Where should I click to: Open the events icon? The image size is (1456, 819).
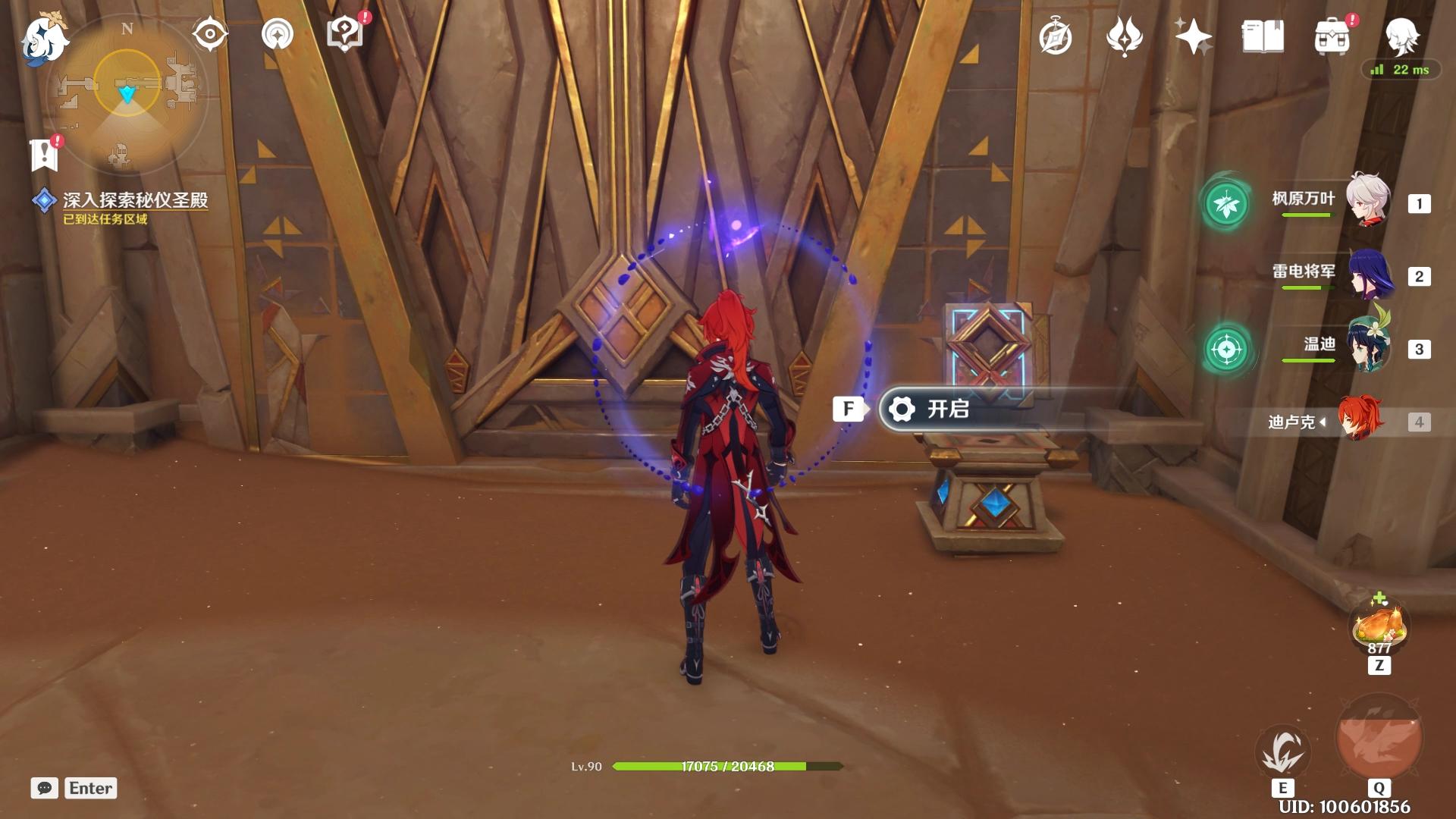pyautogui.click(x=1124, y=37)
